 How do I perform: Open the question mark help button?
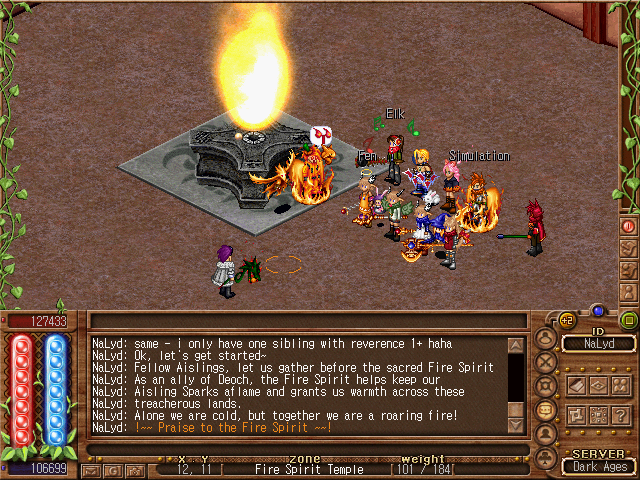coord(622,415)
